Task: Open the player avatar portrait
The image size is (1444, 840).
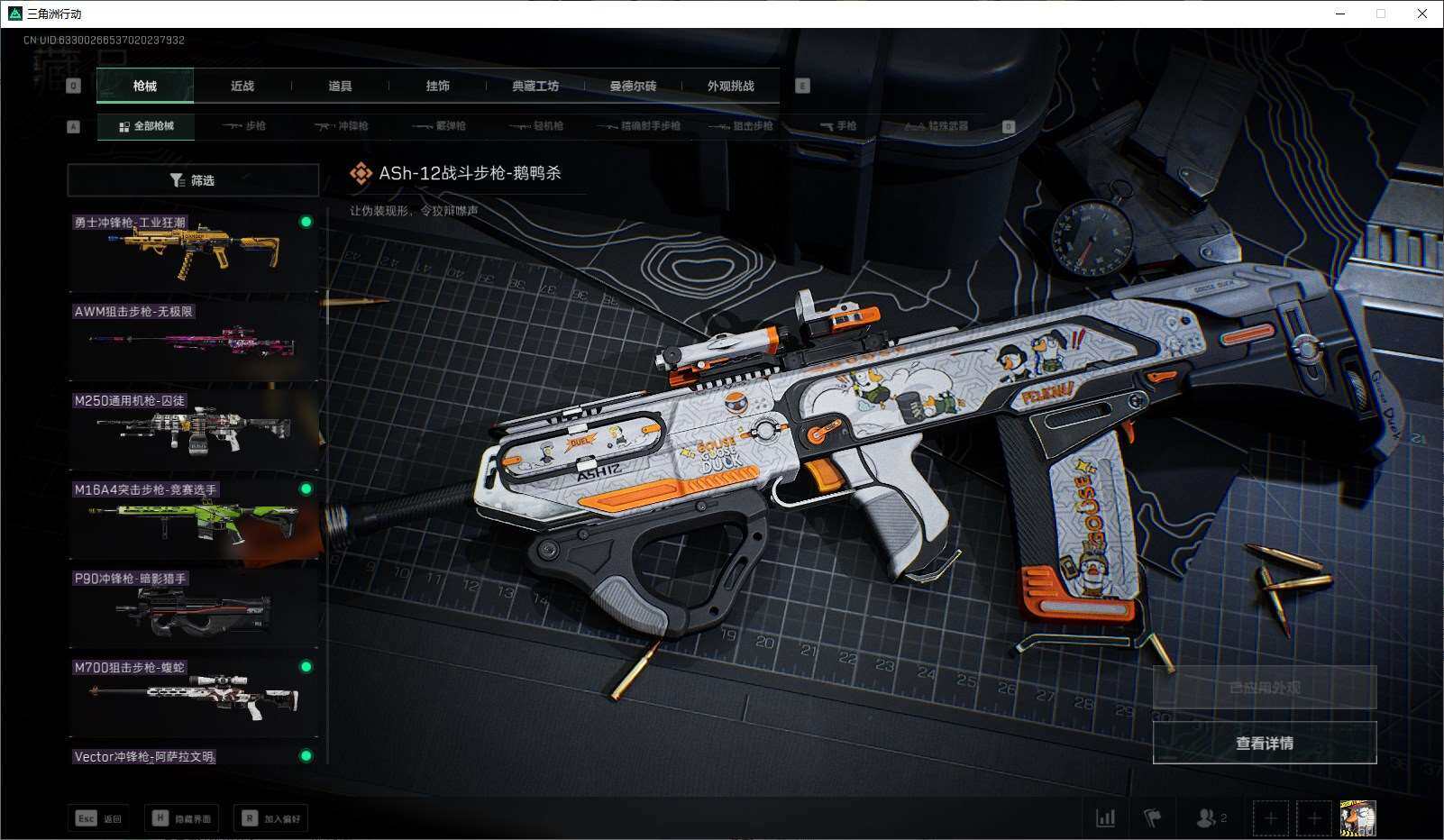Action: (x=1357, y=818)
